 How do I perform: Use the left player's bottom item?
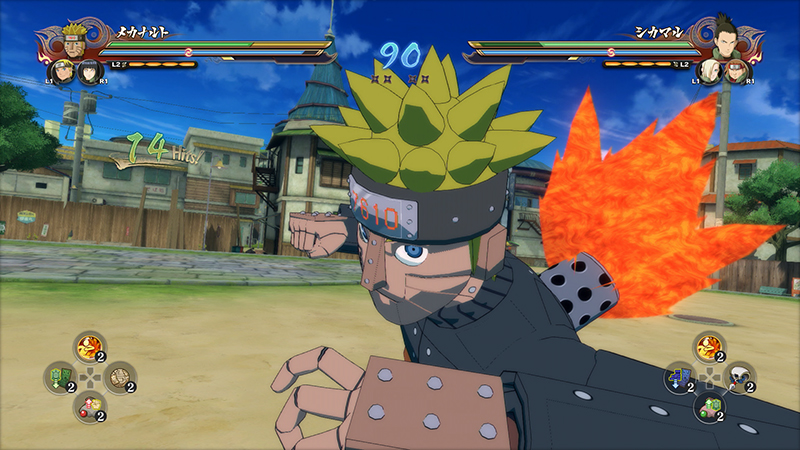(88, 405)
